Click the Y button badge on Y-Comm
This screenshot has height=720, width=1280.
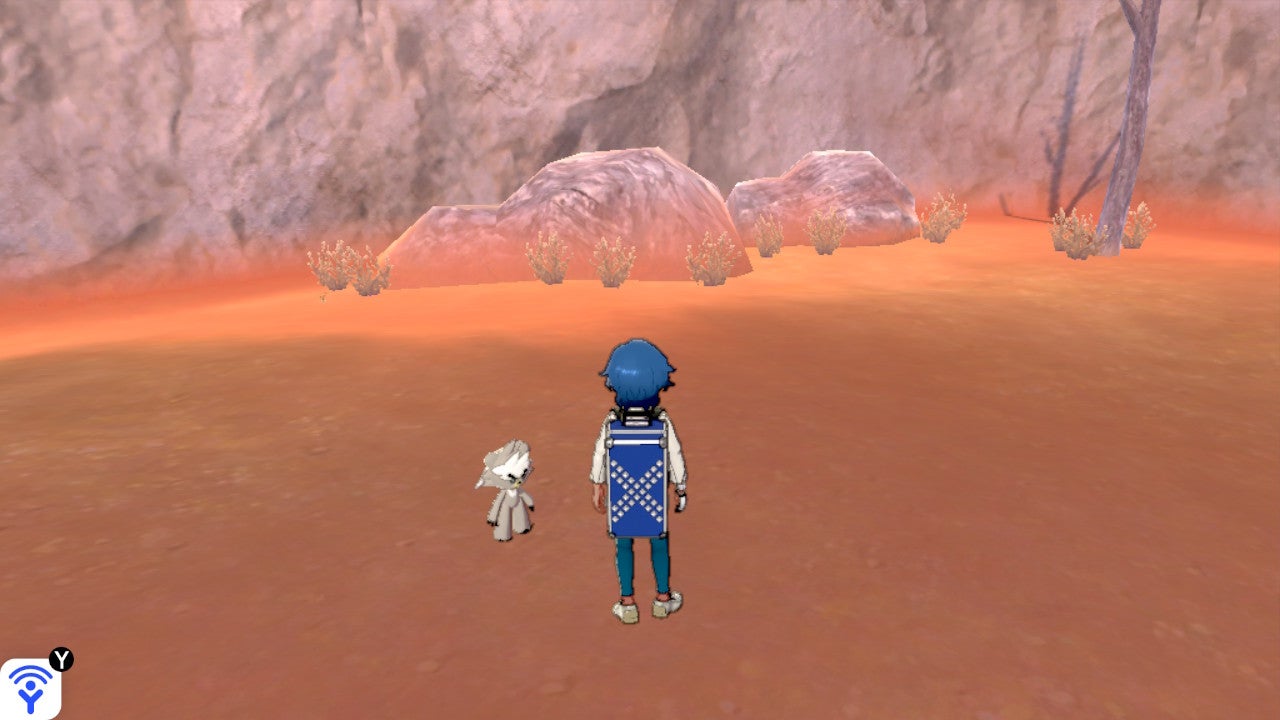pos(61,659)
